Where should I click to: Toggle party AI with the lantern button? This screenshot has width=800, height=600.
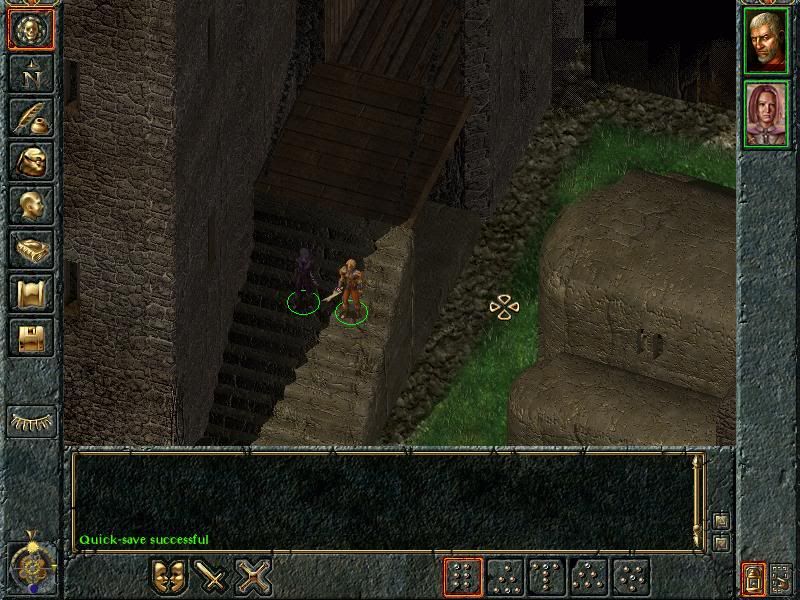coord(753,577)
